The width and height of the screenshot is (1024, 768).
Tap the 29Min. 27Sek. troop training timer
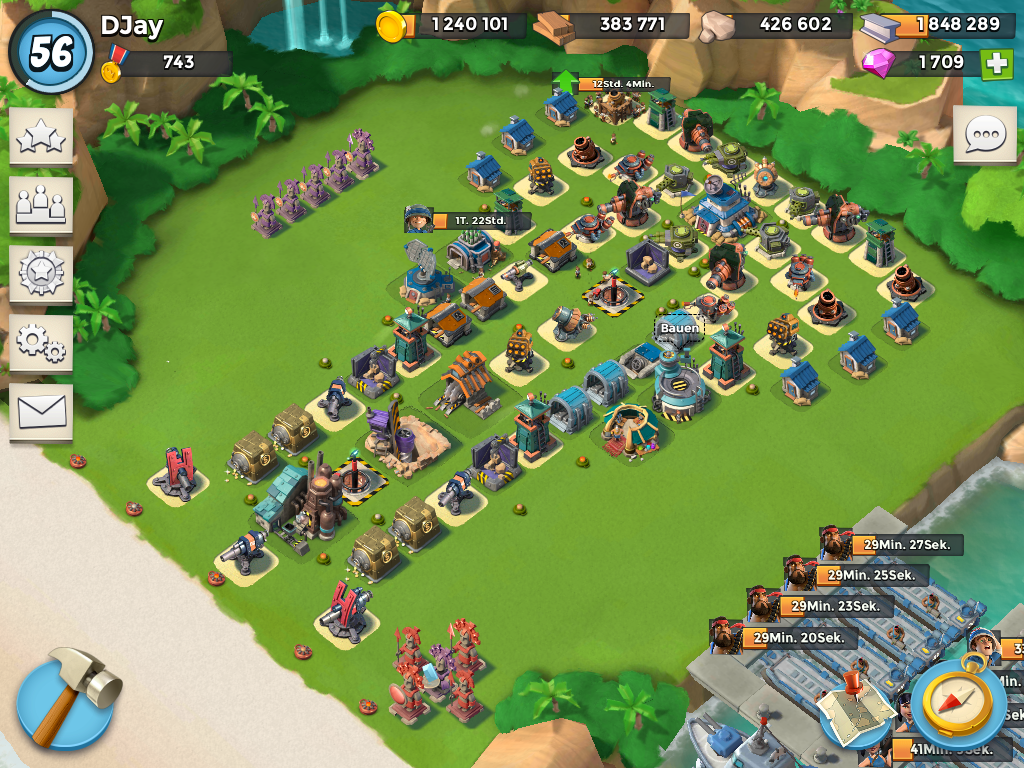point(907,545)
